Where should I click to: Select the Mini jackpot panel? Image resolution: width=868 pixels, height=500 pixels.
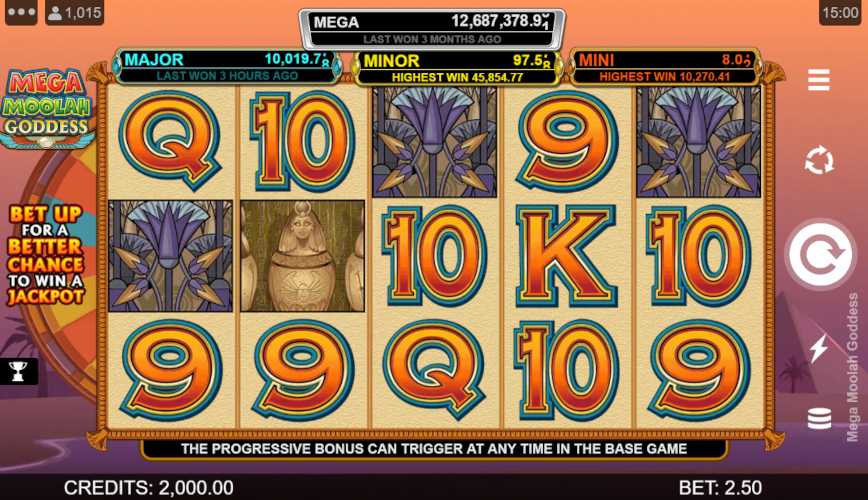click(x=664, y=67)
